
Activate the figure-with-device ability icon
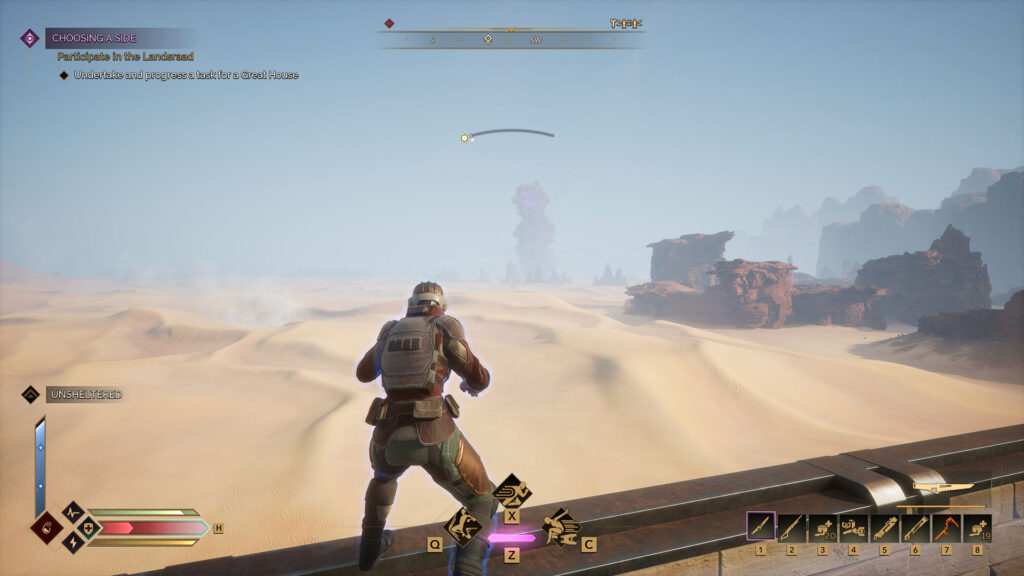(561, 526)
